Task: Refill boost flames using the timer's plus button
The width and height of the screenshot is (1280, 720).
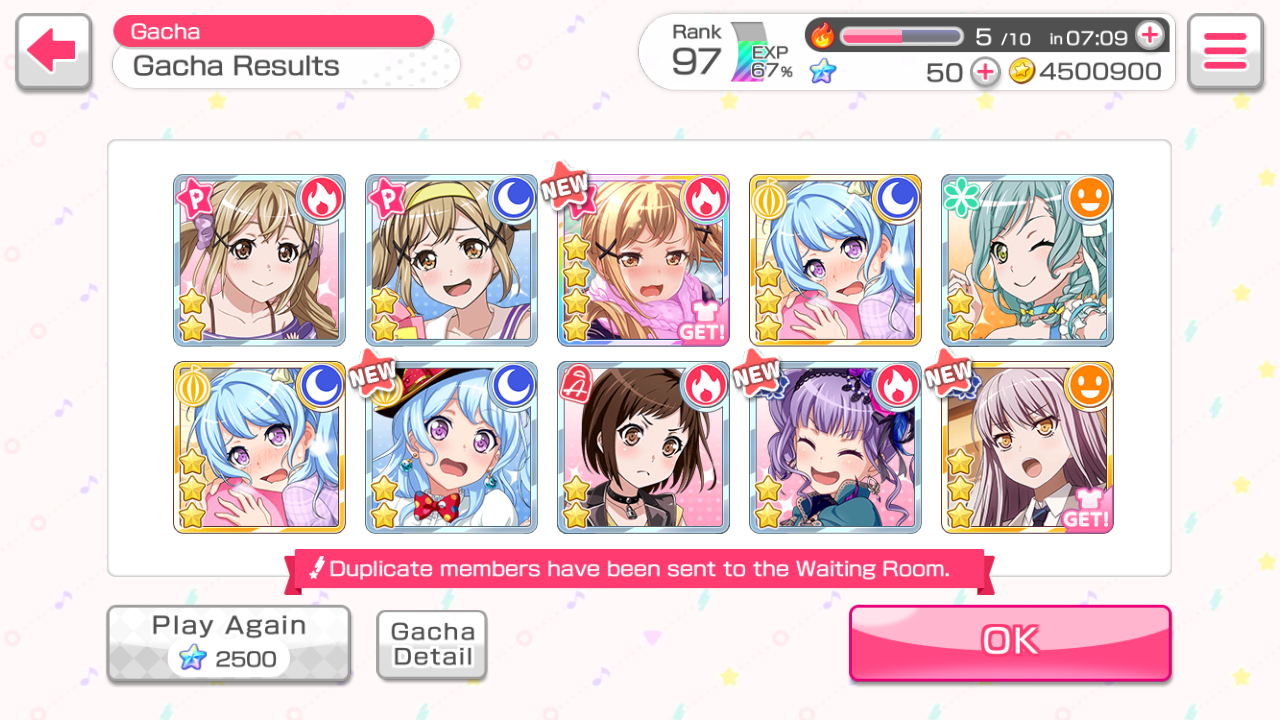Action: 1150,36
